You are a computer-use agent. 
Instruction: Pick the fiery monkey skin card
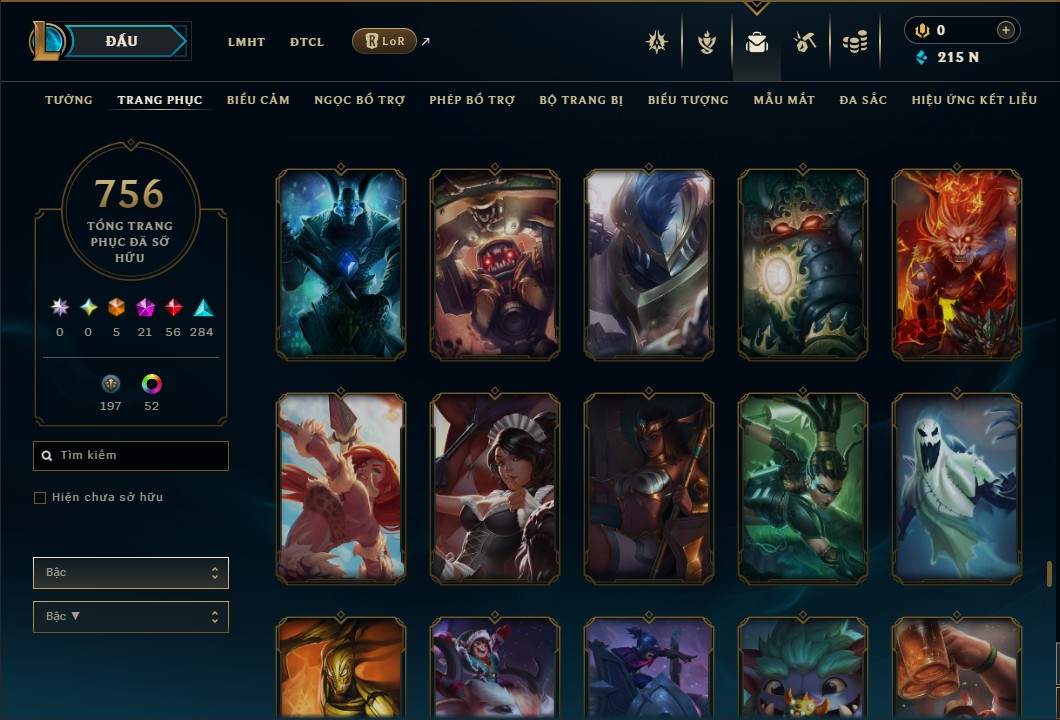[x=957, y=264]
